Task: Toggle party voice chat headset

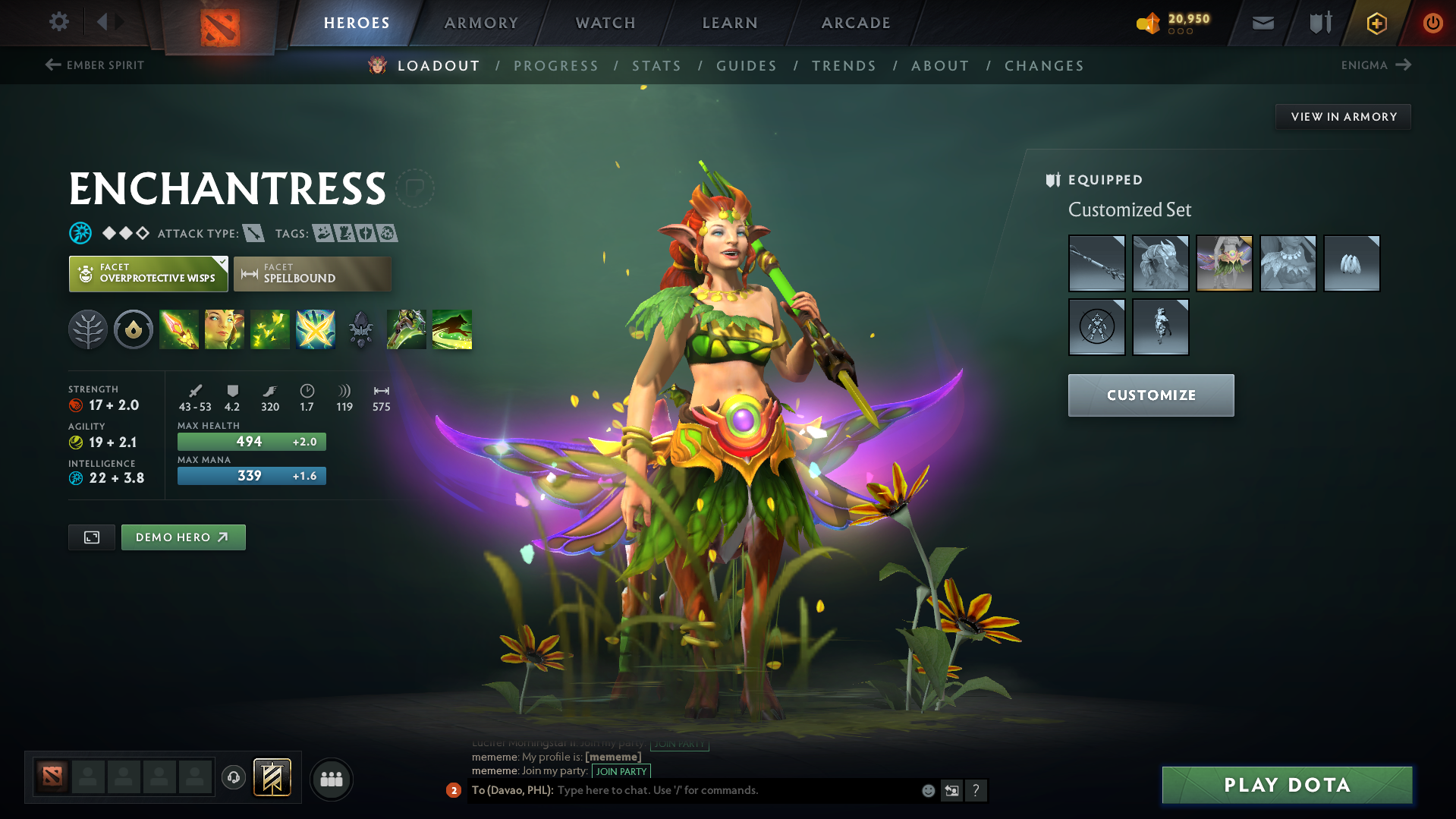Action: coord(233,779)
